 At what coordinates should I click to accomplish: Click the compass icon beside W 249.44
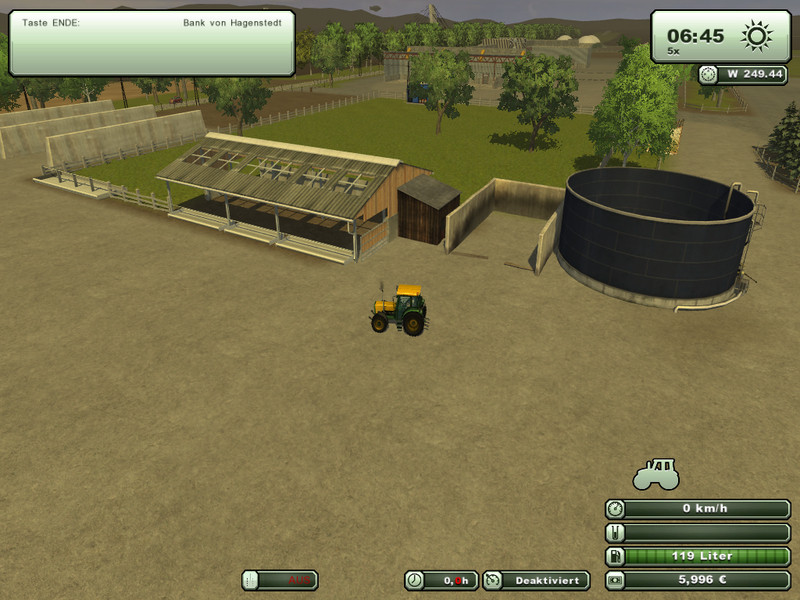point(709,74)
